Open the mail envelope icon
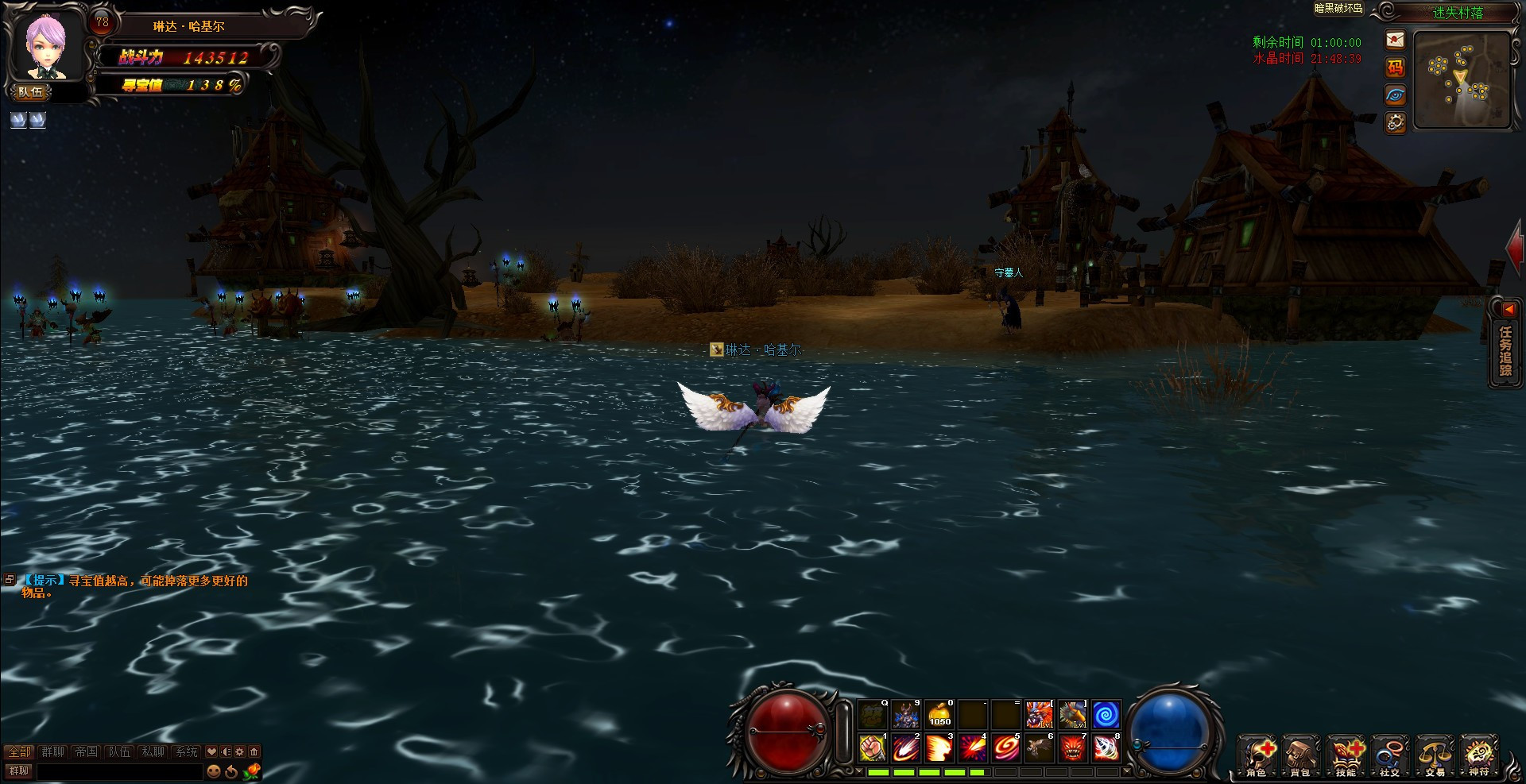 (x=1395, y=40)
